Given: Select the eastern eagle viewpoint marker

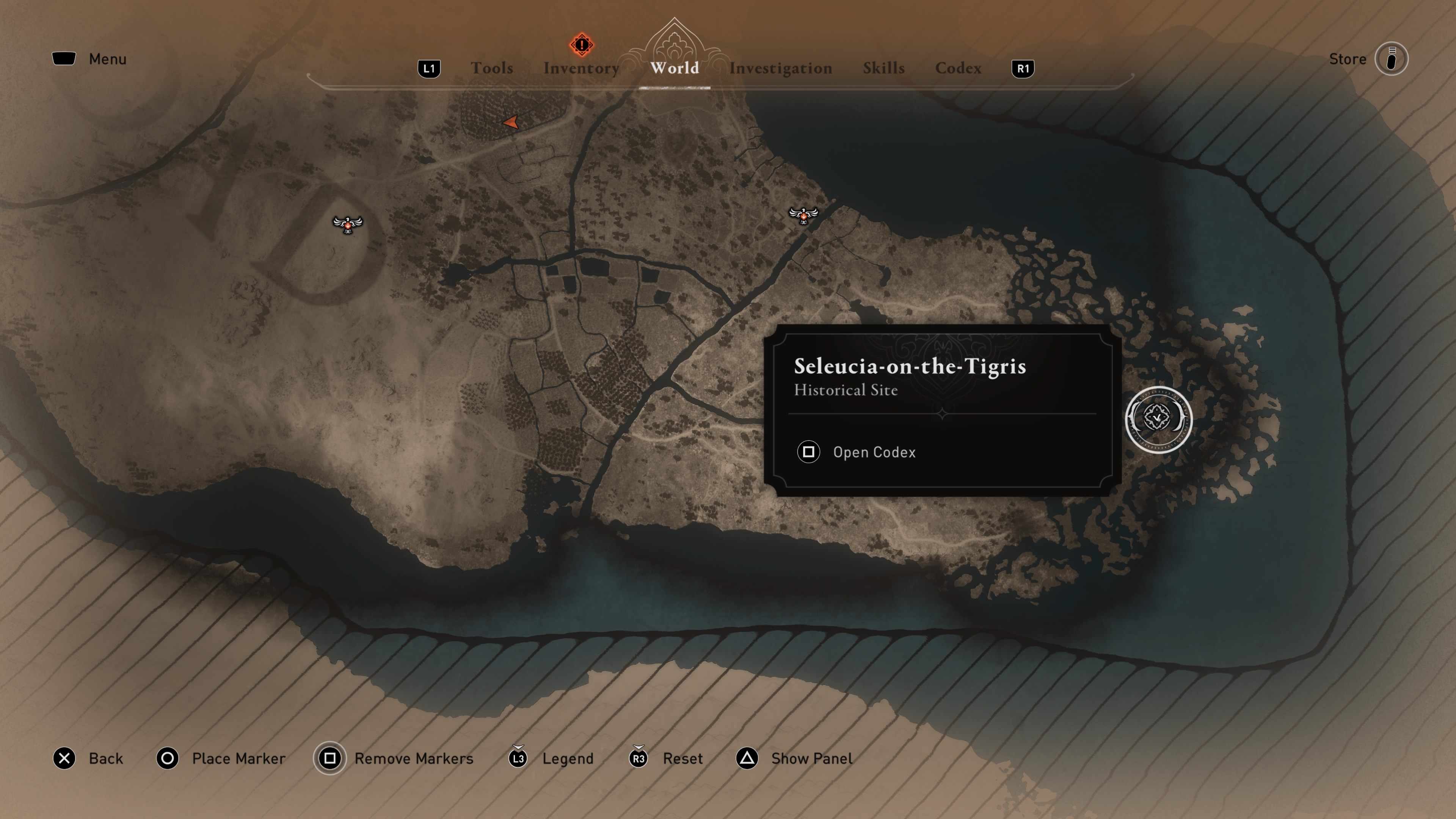Looking at the screenshot, I should [803, 215].
